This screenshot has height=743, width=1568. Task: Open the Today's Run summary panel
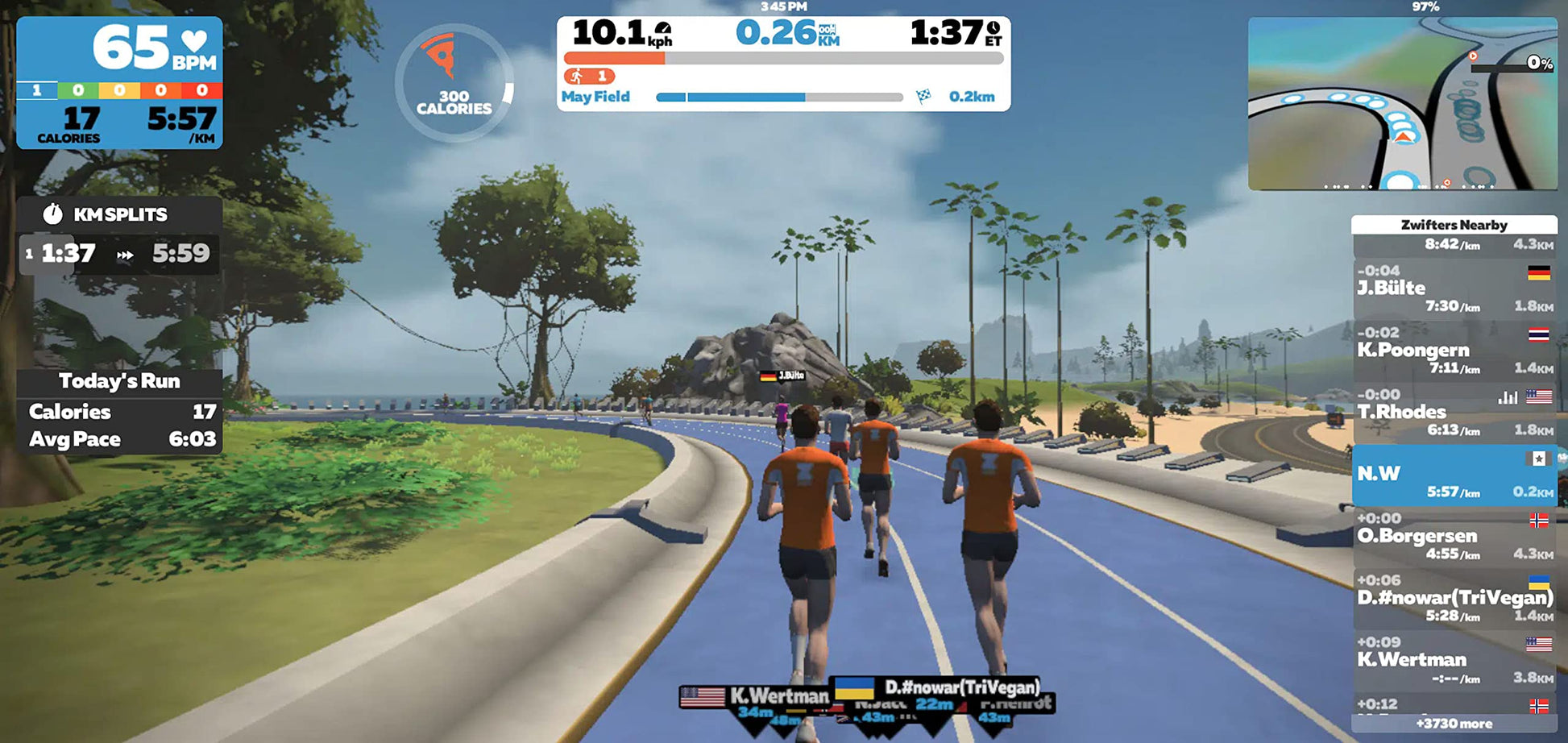(119, 411)
